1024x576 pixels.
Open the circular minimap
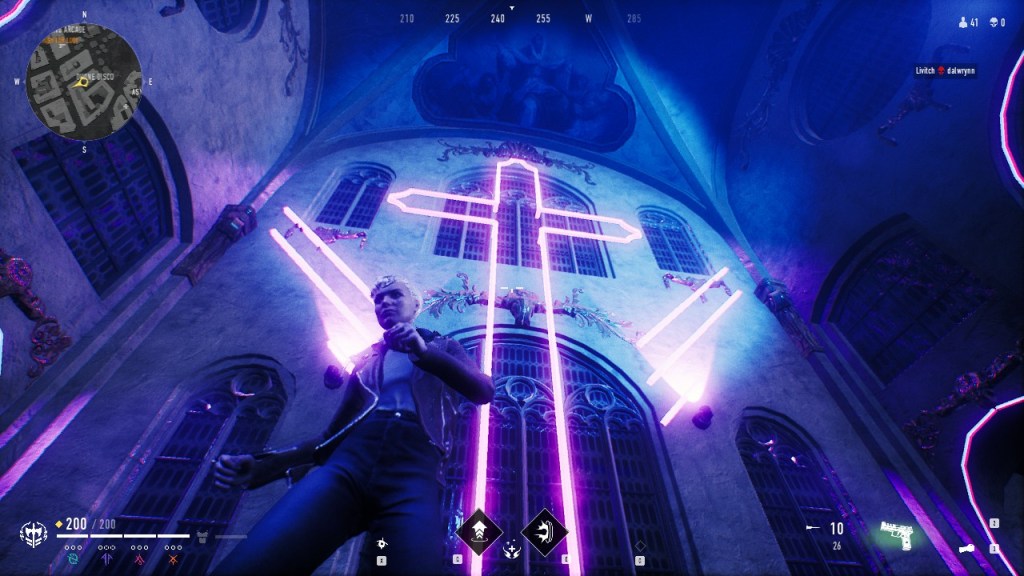[84, 82]
